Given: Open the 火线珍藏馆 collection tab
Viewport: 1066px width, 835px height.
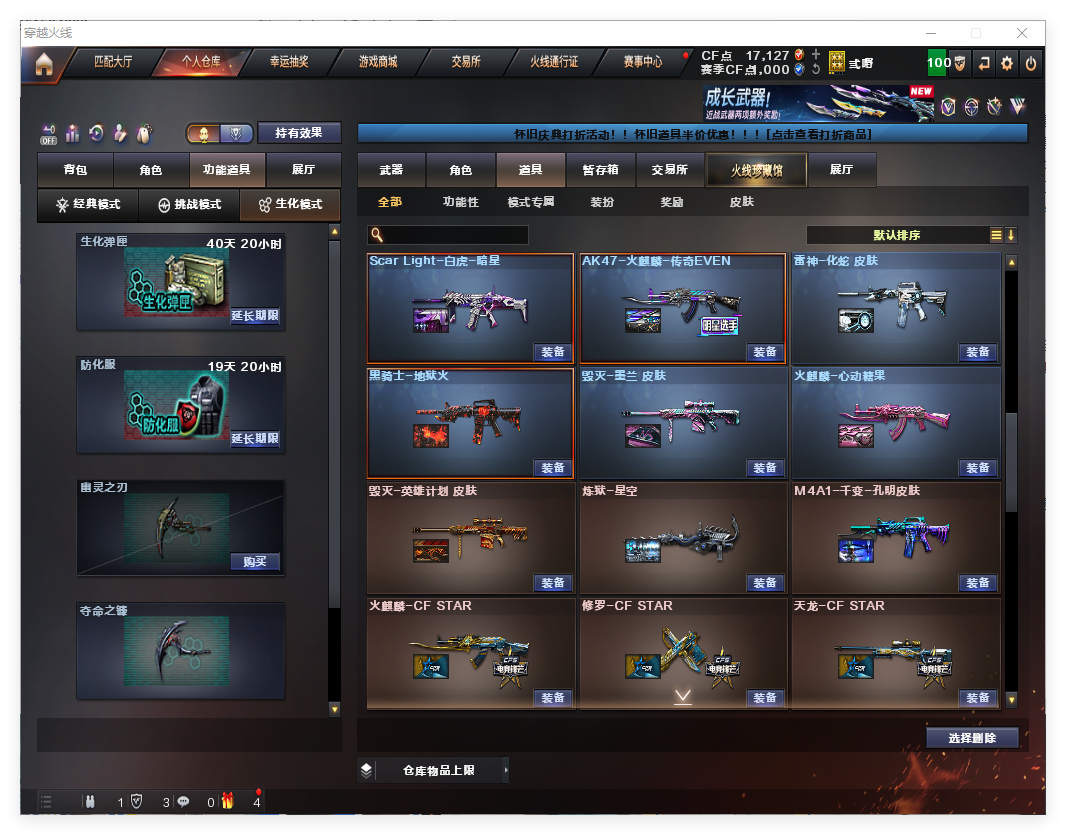Looking at the screenshot, I should (x=756, y=170).
